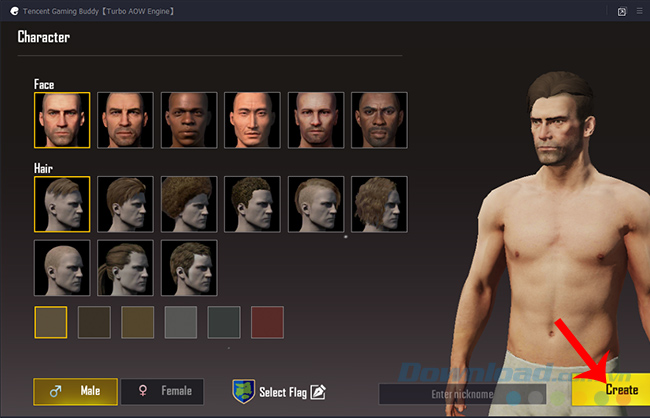Viewport: 650px width, 418px height.
Task: Pick the shaved bald head hairstyle
Action: pos(62,267)
